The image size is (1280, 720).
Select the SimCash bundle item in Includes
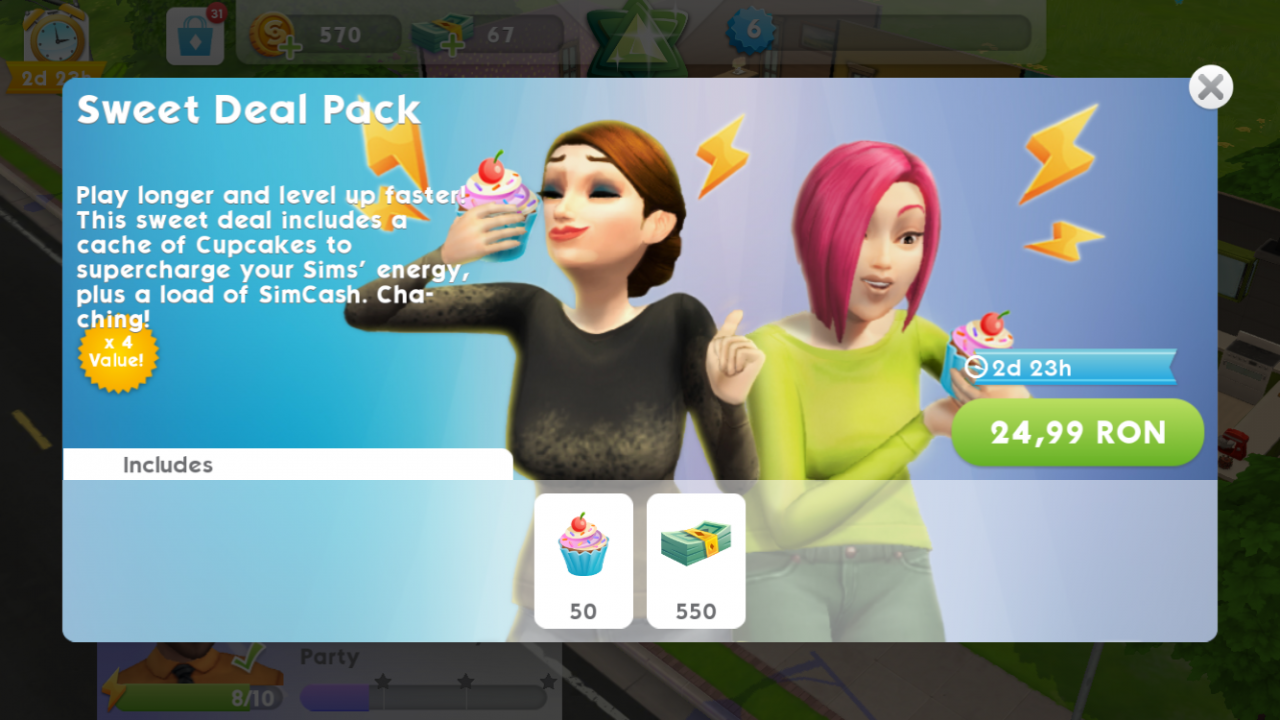point(696,560)
